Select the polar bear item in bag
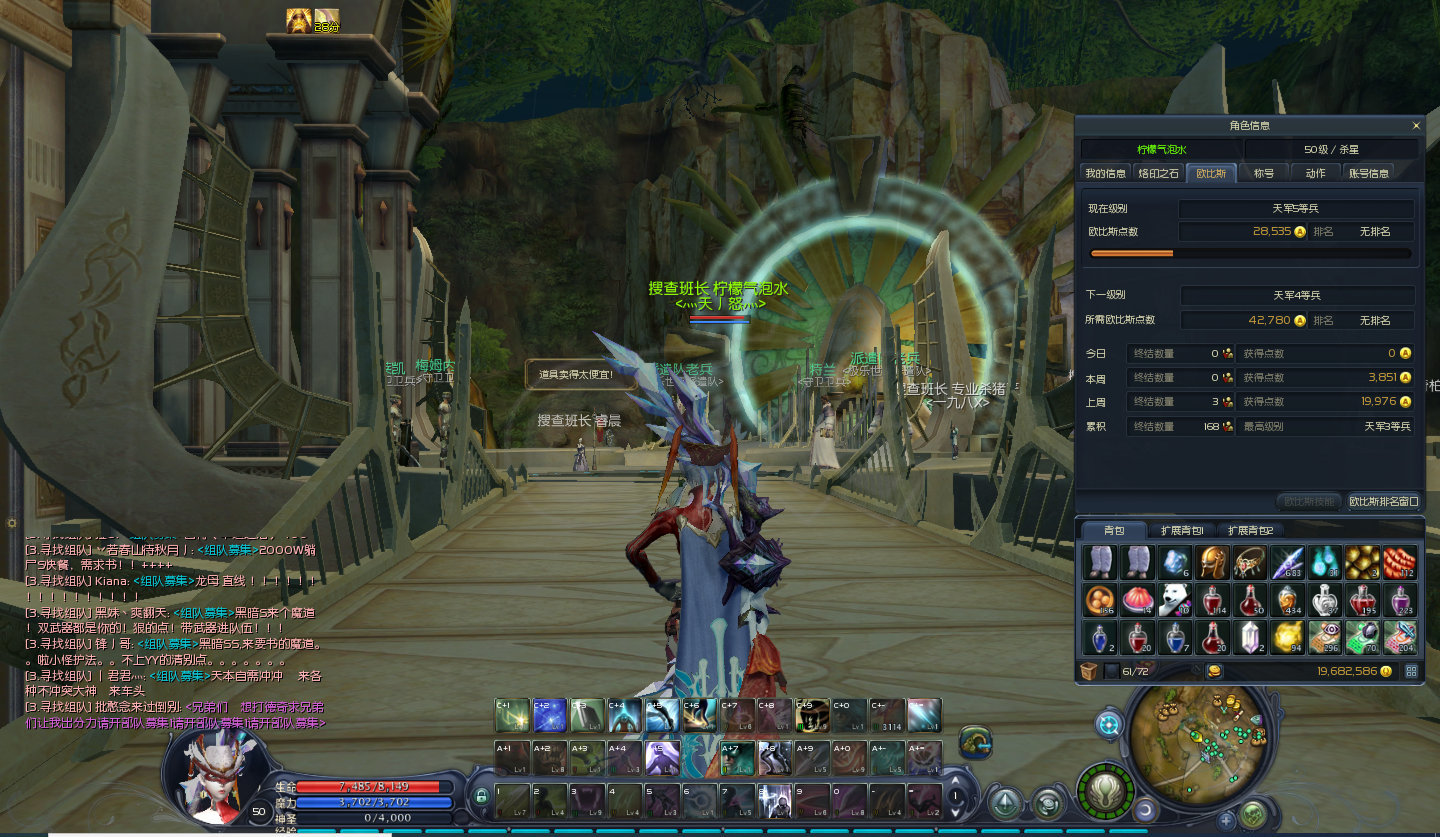Viewport: 1440px width, 837px height. pyautogui.click(x=1173, y=600)
